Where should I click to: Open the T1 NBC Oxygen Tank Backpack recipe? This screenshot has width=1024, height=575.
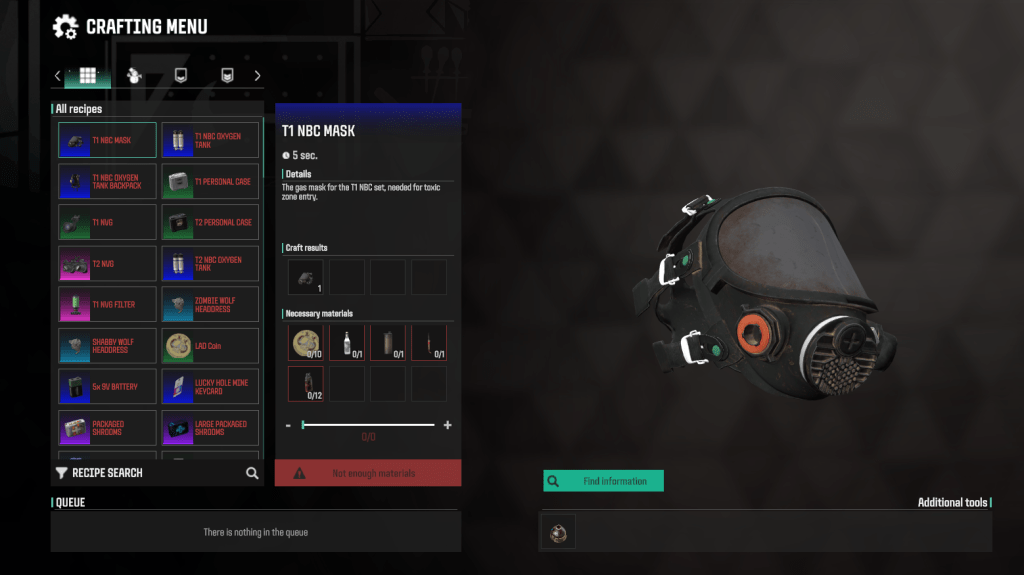click(107, 181)
